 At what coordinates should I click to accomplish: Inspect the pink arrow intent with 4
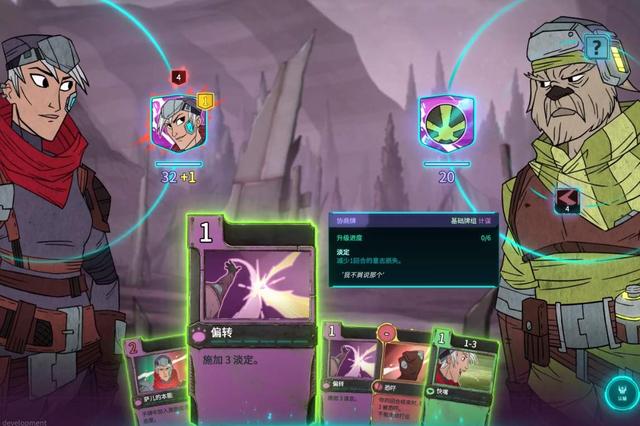pos(568,199)
